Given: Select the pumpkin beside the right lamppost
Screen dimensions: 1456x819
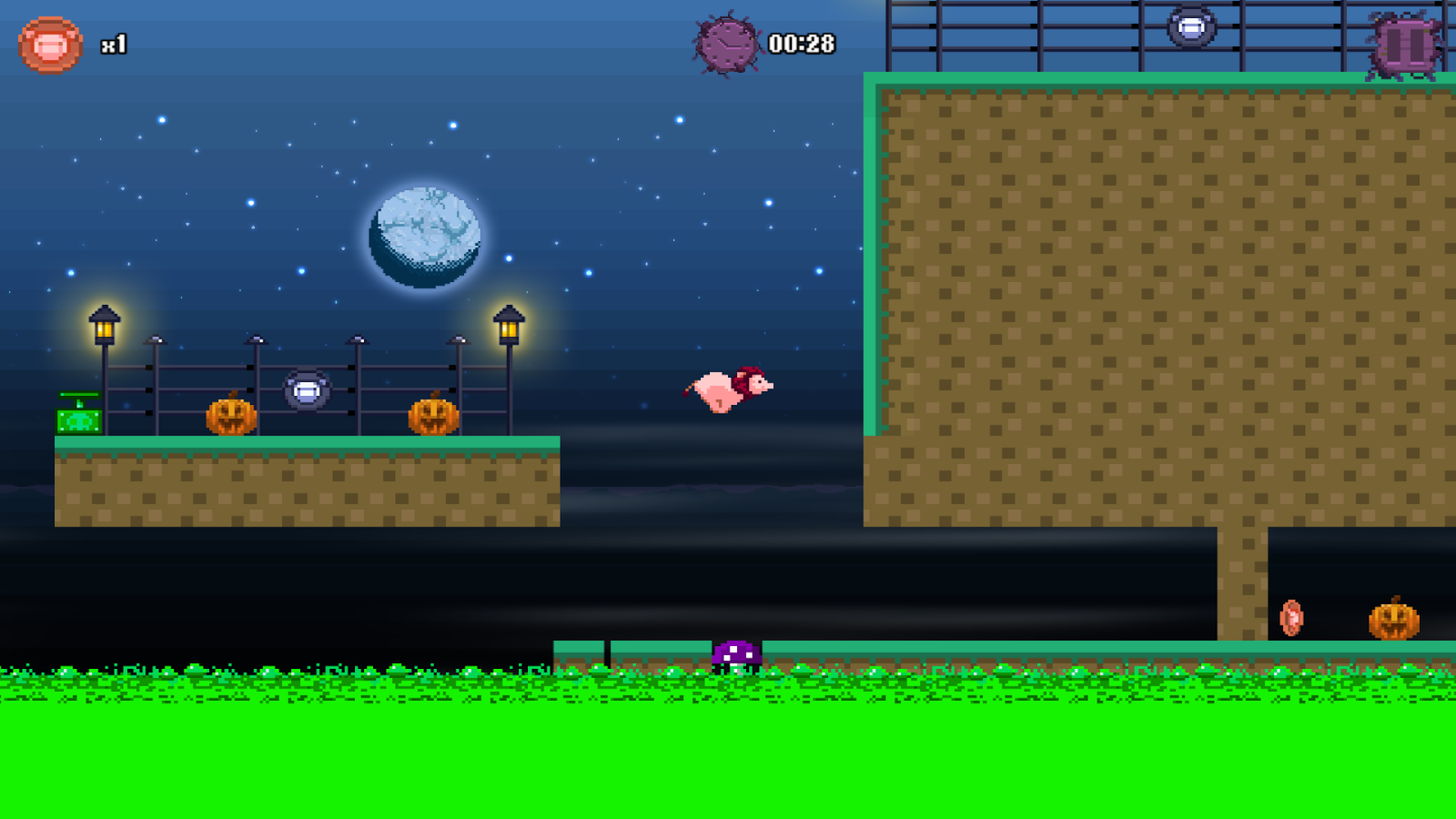Looking at the screenshot, I should point(433,419).
